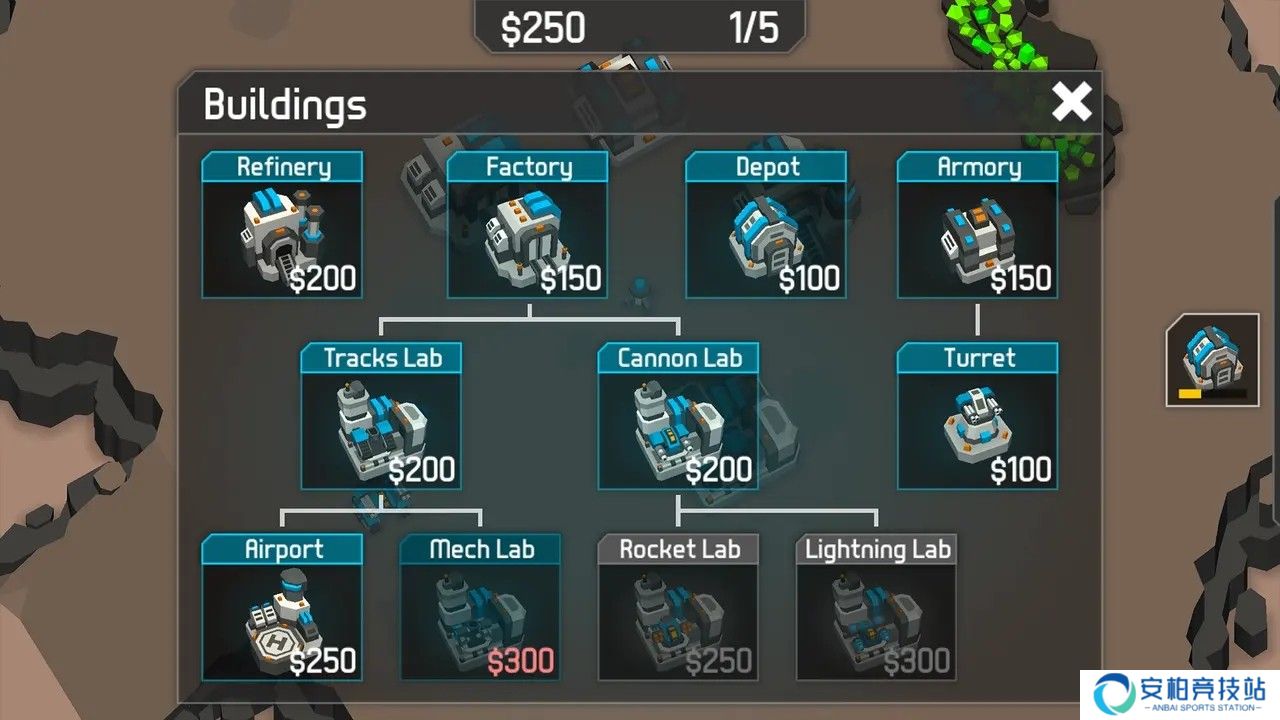Image resolution: width=1280 pixels, height=720 pixels.
Task: Click the Mech Lab card
Action: tap(480, 607)
